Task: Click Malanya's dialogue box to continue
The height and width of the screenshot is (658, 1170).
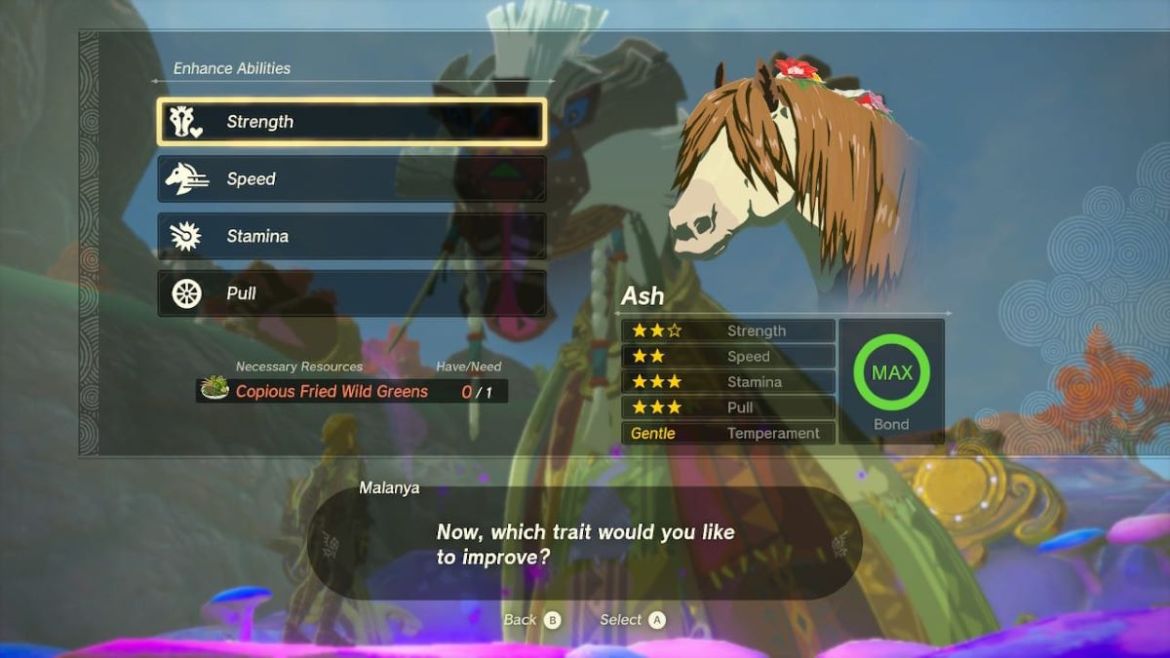Action: pos(584,543)
